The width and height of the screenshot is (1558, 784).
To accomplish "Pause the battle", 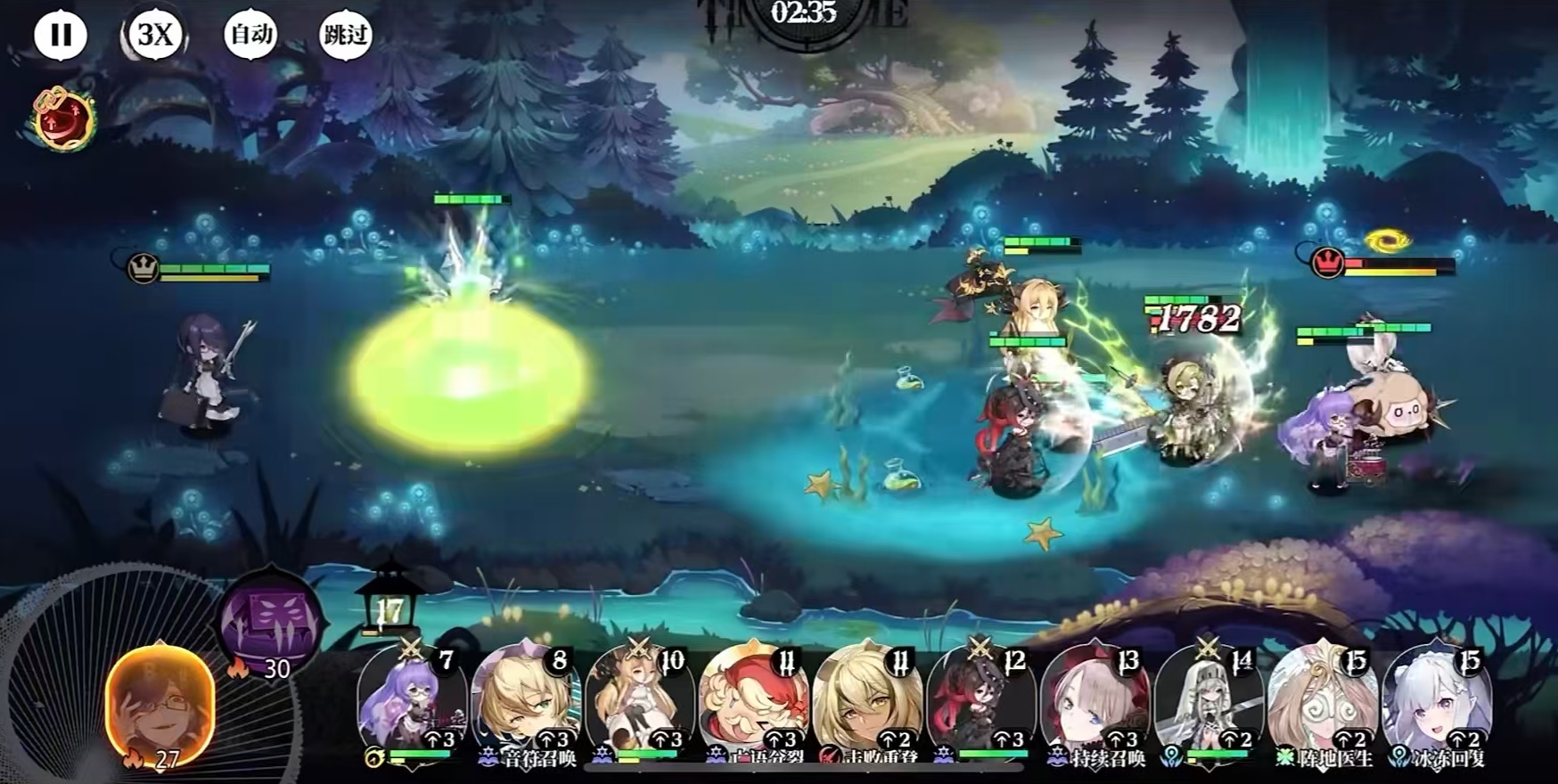I will (61, 36).
